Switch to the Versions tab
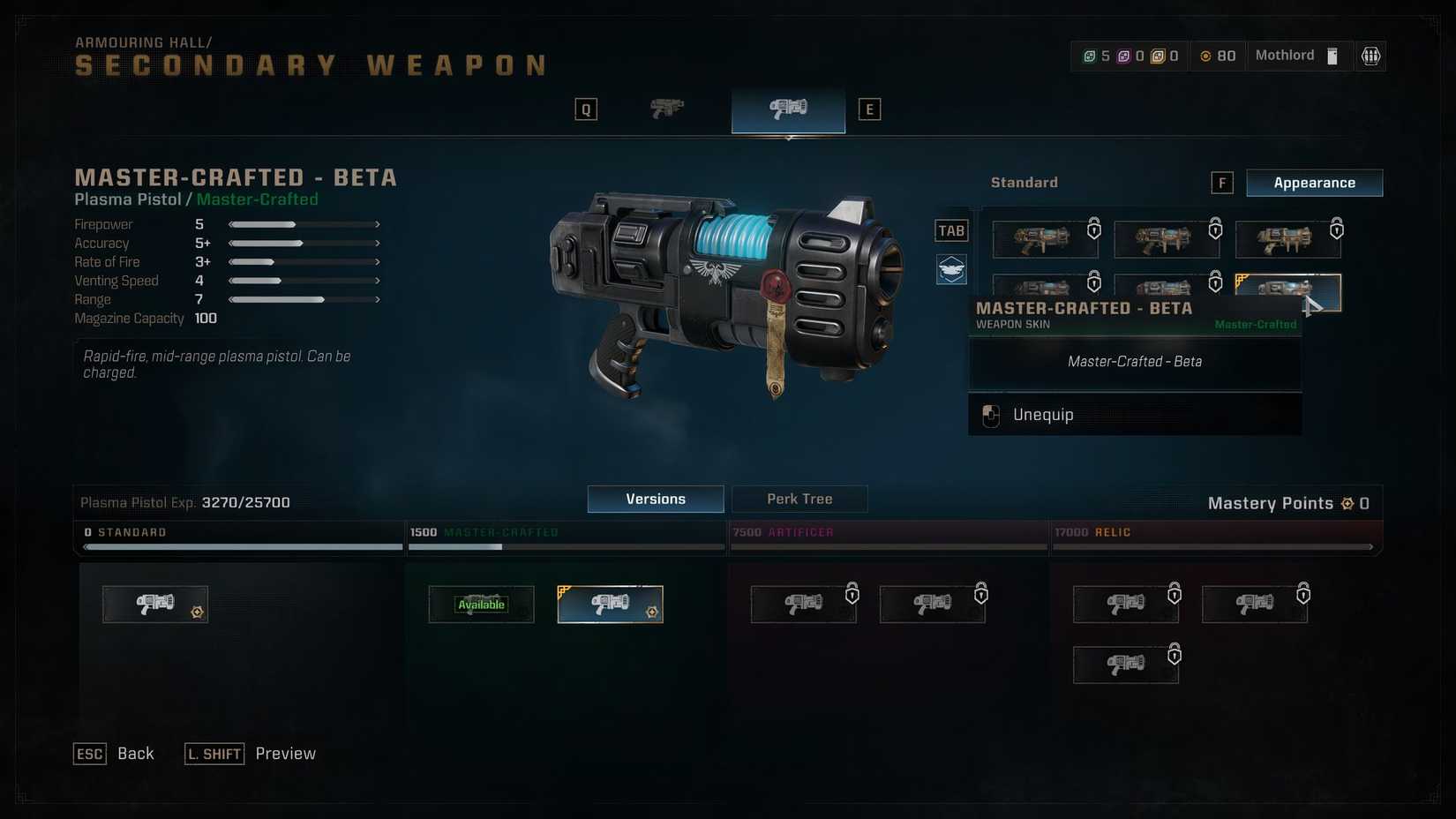Viewport: 1456px width, 819px height. coord(655,499)
